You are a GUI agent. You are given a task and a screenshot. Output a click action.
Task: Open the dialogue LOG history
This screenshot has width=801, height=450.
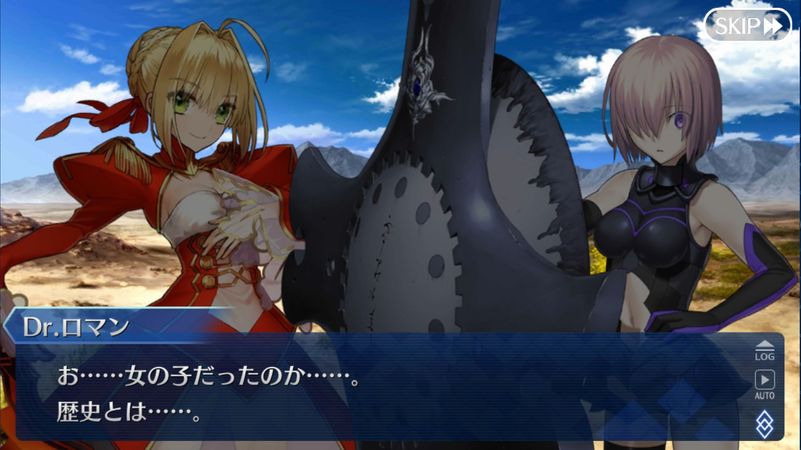click(764, 350)
